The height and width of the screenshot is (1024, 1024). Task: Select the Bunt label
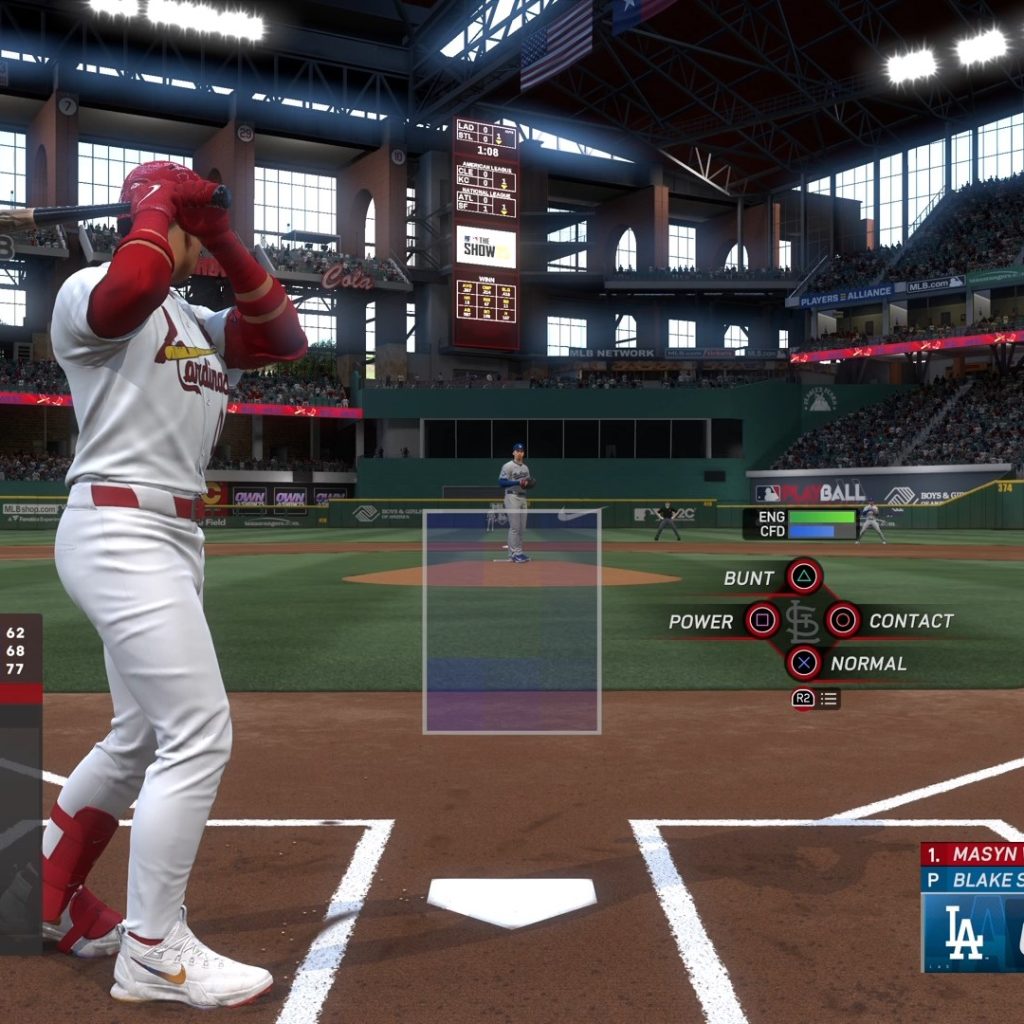749,578
